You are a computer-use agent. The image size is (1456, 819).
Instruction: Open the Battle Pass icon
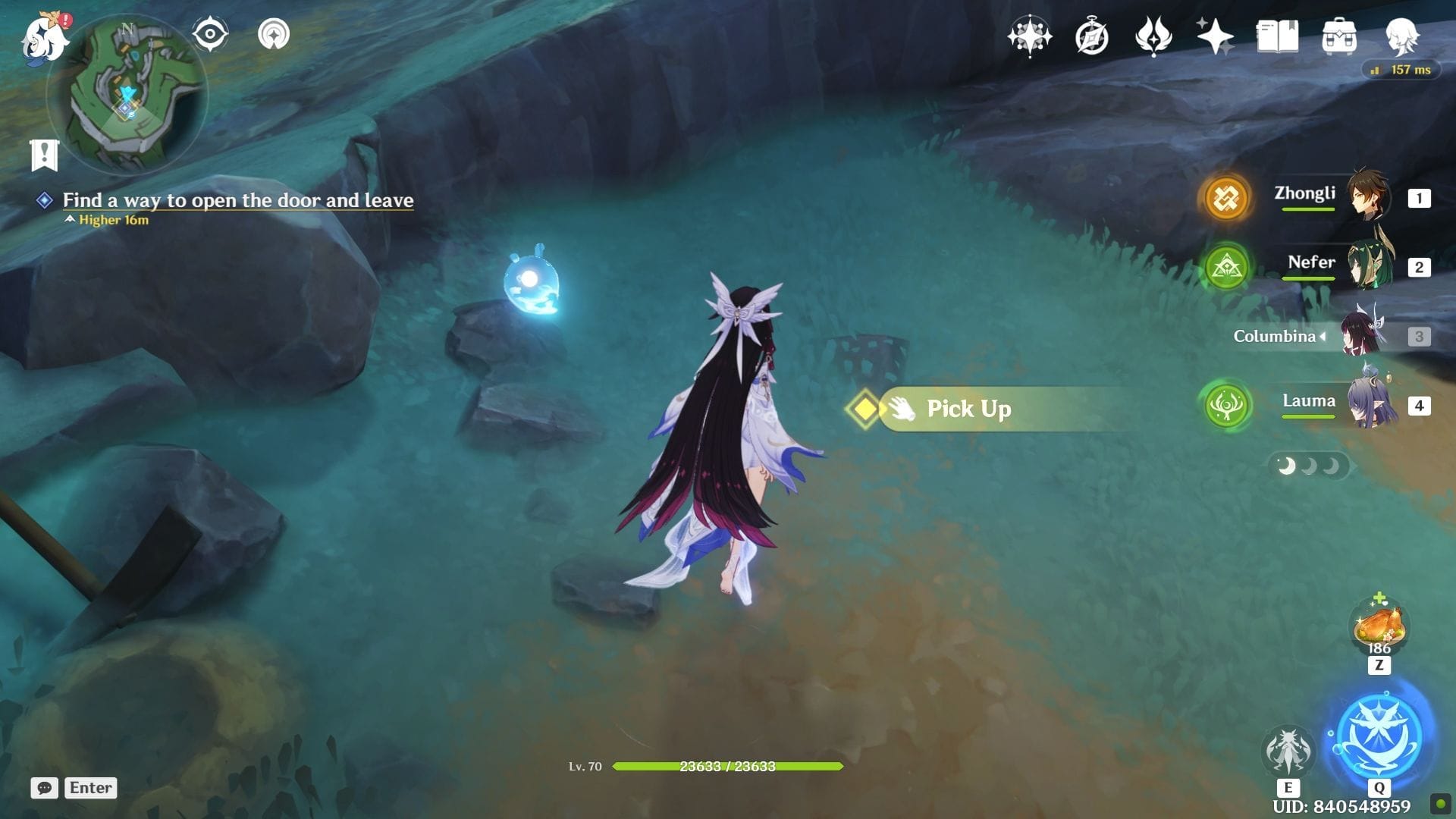pos(1153,36)
